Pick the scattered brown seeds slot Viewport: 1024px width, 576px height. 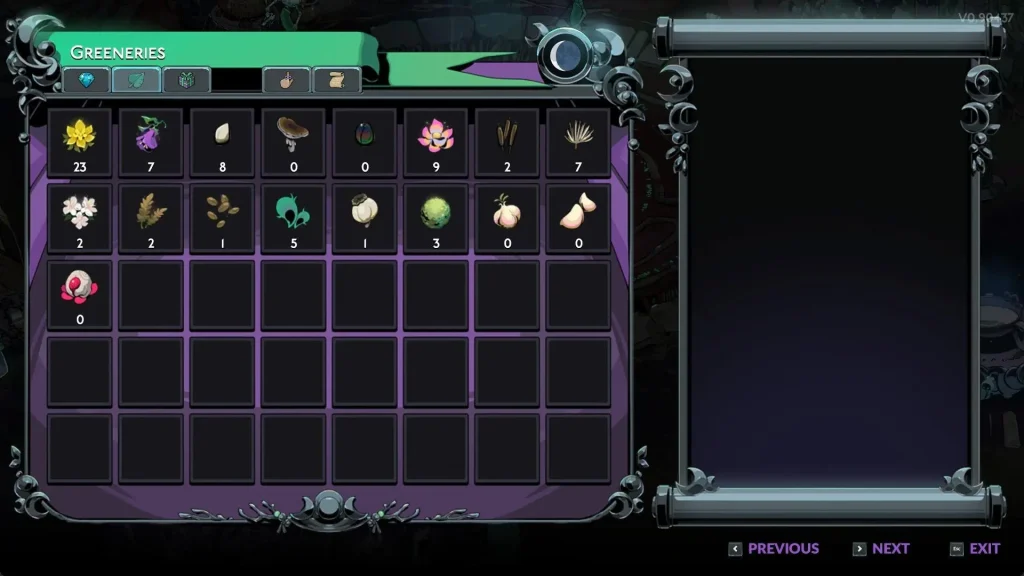[x=222, y=218]
